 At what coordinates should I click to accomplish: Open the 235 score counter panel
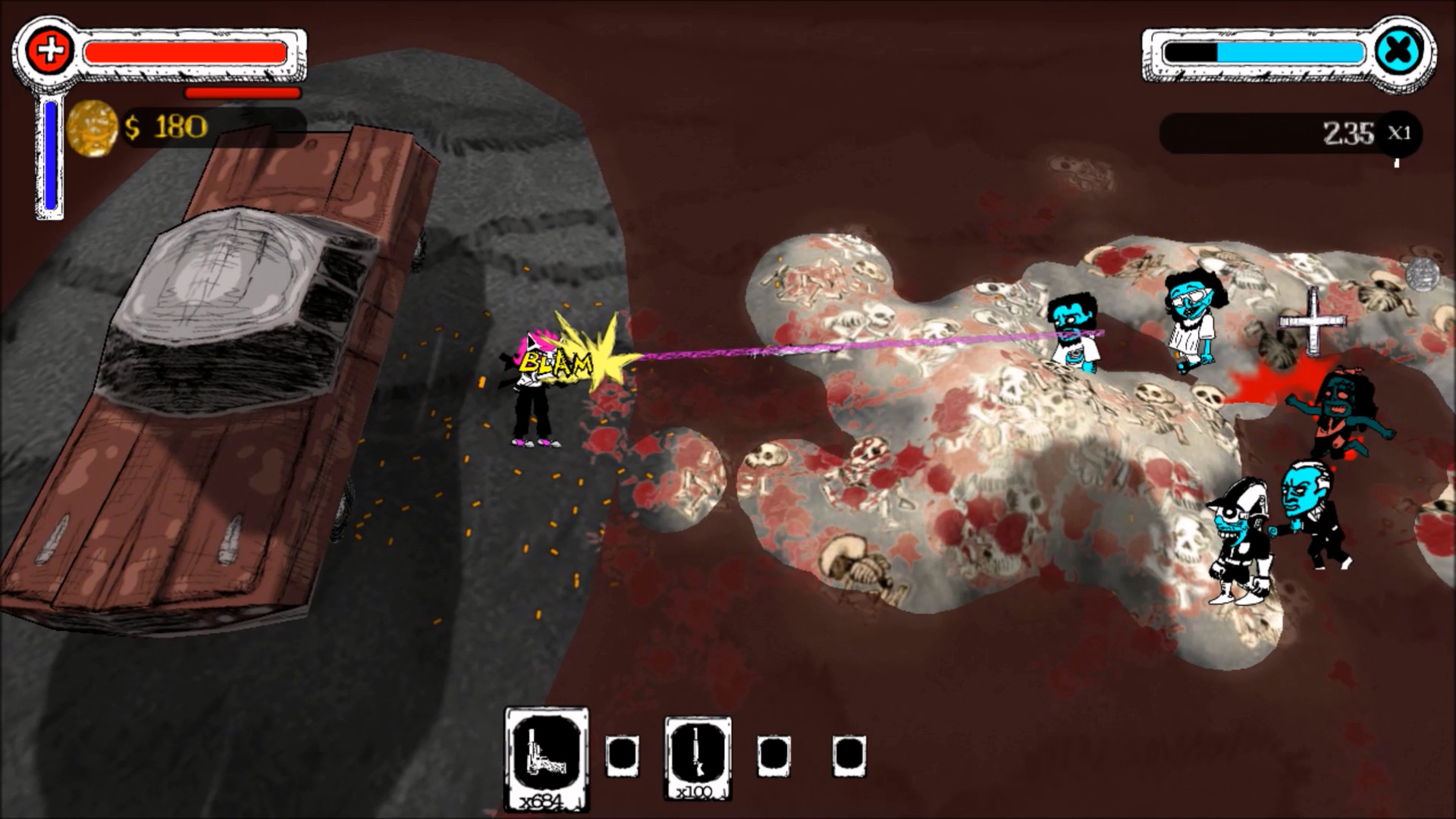pyautogui.click(x=1289, y=133)
